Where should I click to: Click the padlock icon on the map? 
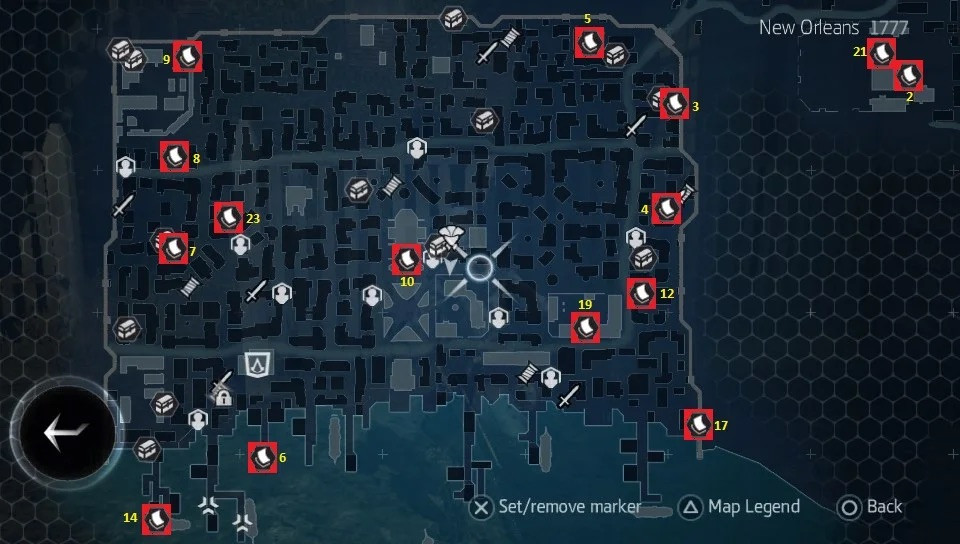coord(224,398)
